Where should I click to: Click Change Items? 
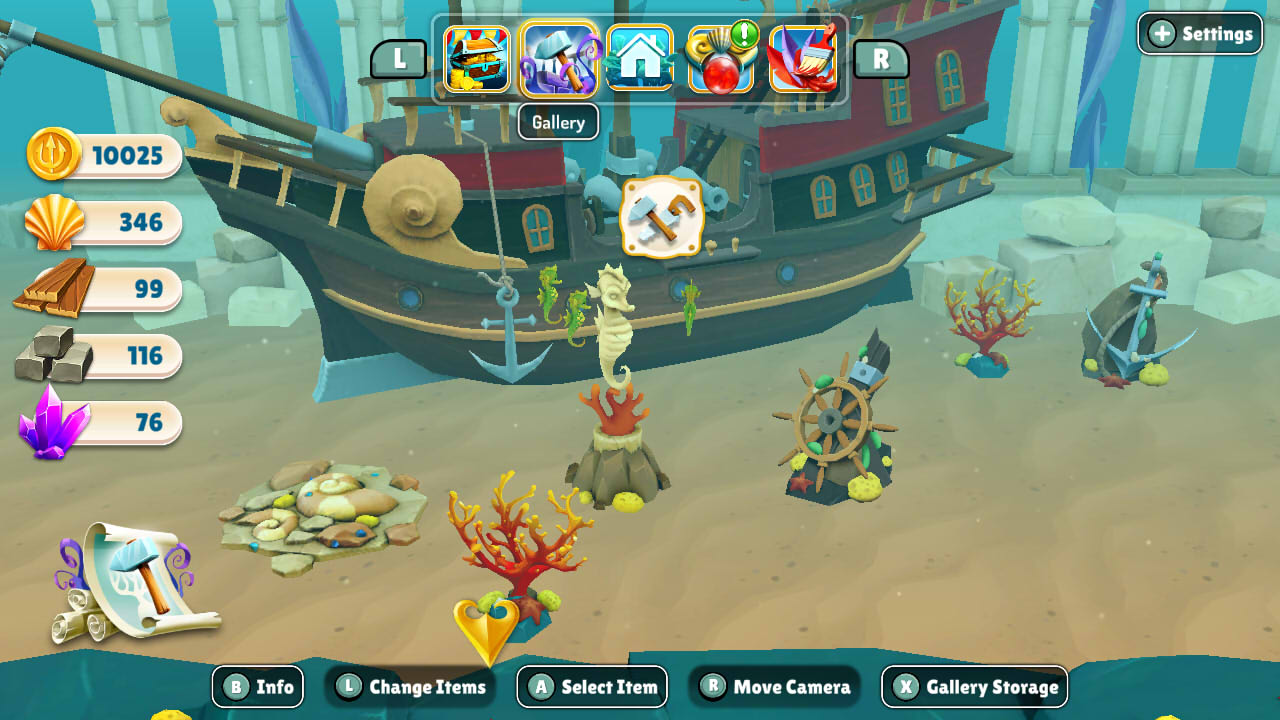point(412,687)
